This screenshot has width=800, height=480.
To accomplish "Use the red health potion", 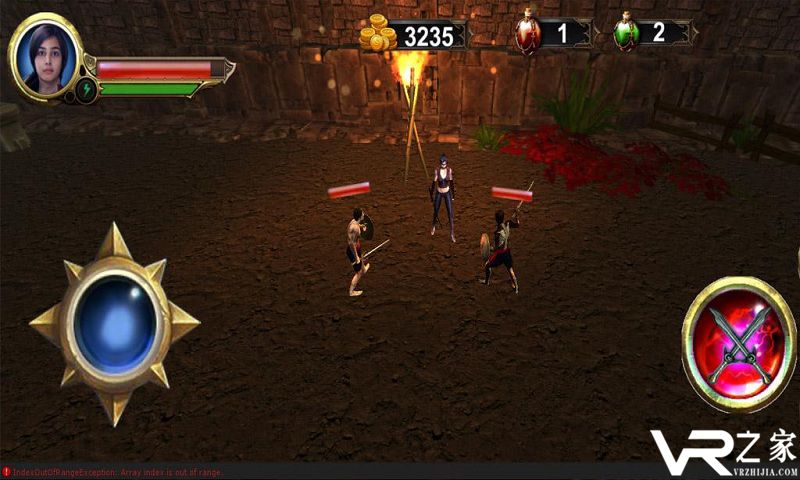I will pyautogui.click(x=528, y=33).
